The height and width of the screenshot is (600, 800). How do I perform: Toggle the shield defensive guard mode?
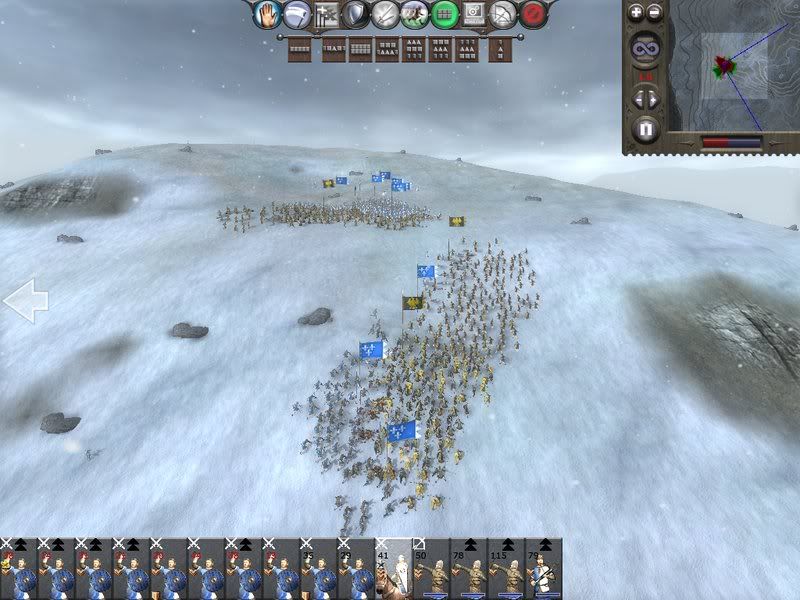pyautogui.click(x=355, y=14)
